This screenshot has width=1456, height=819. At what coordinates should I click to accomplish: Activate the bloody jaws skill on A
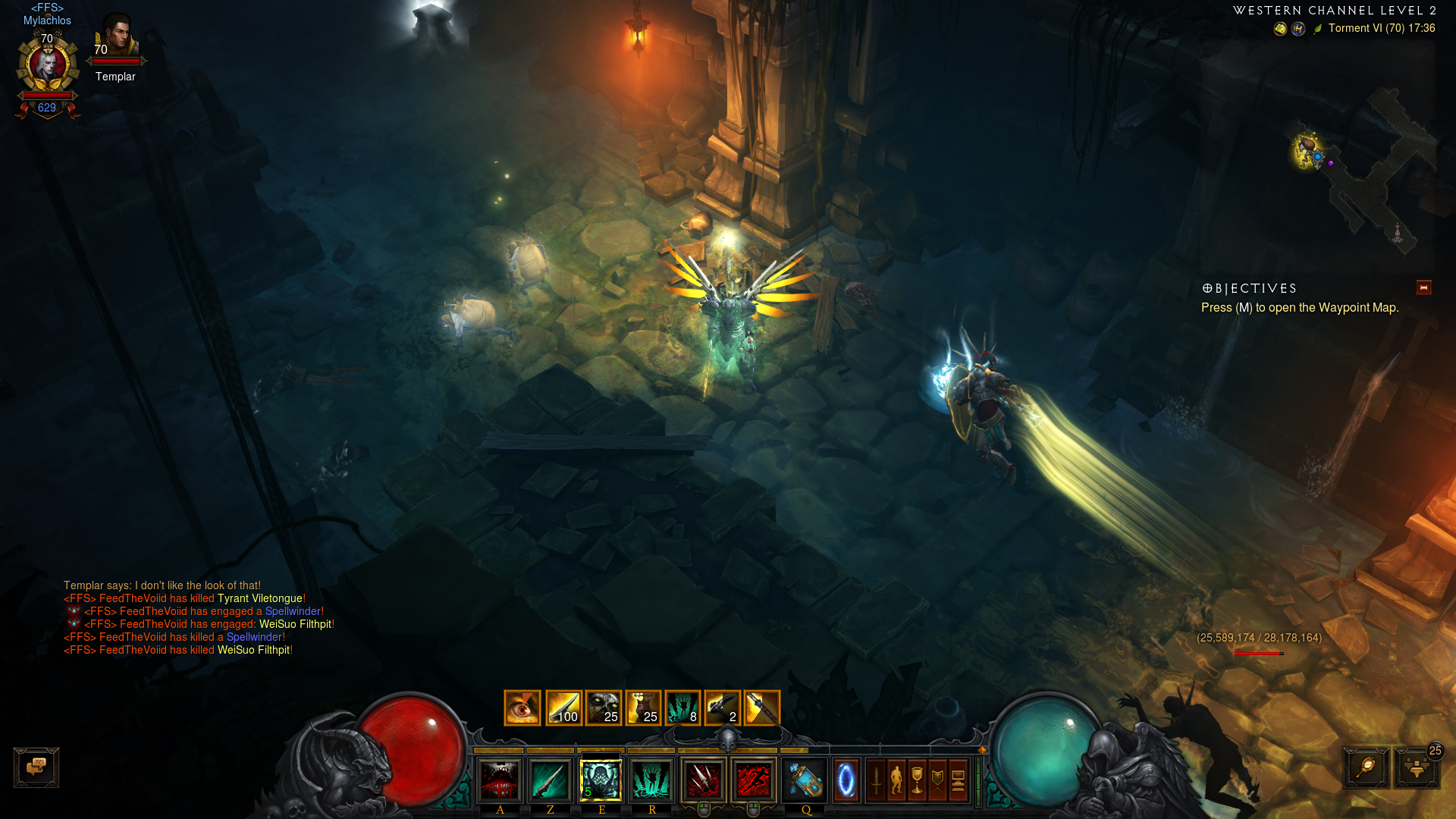[500, 780]
